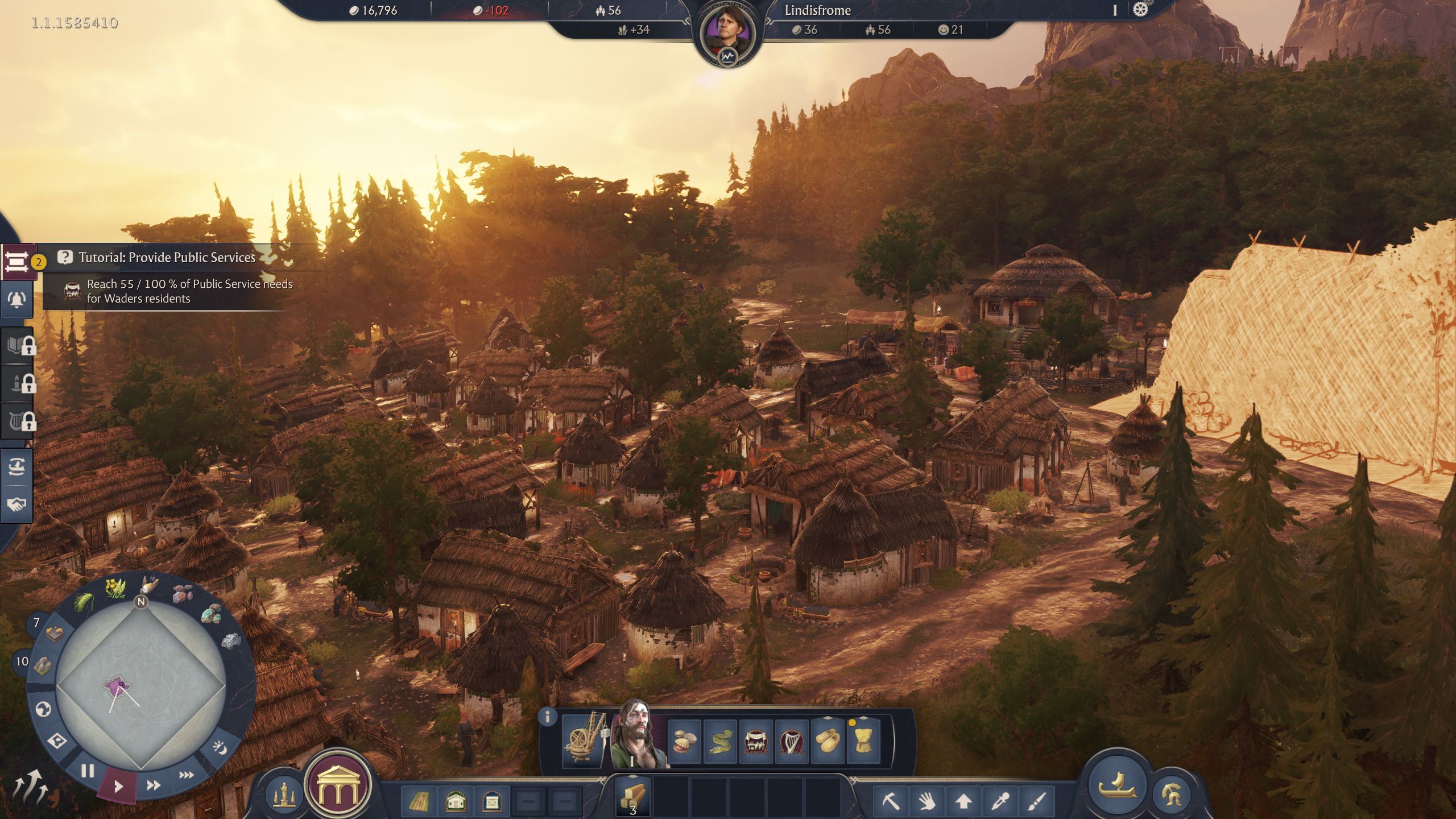The width and height of the screenshot is (1456, 819).
Task: Show the notifications bell panel
Action: (x=17, y=300)
